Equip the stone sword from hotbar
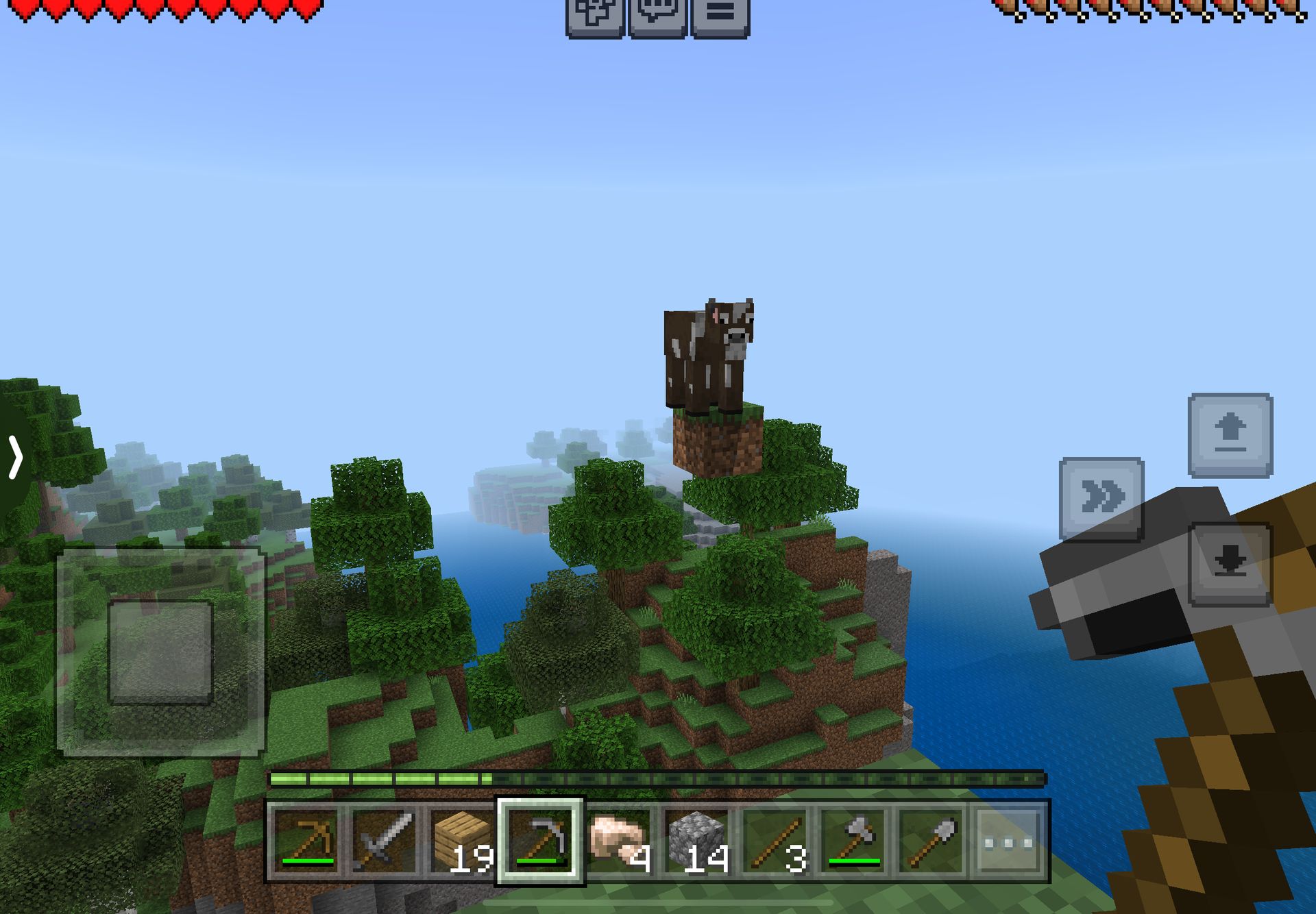This screenshot has height=914, width=1316. (x=384, y=841)
